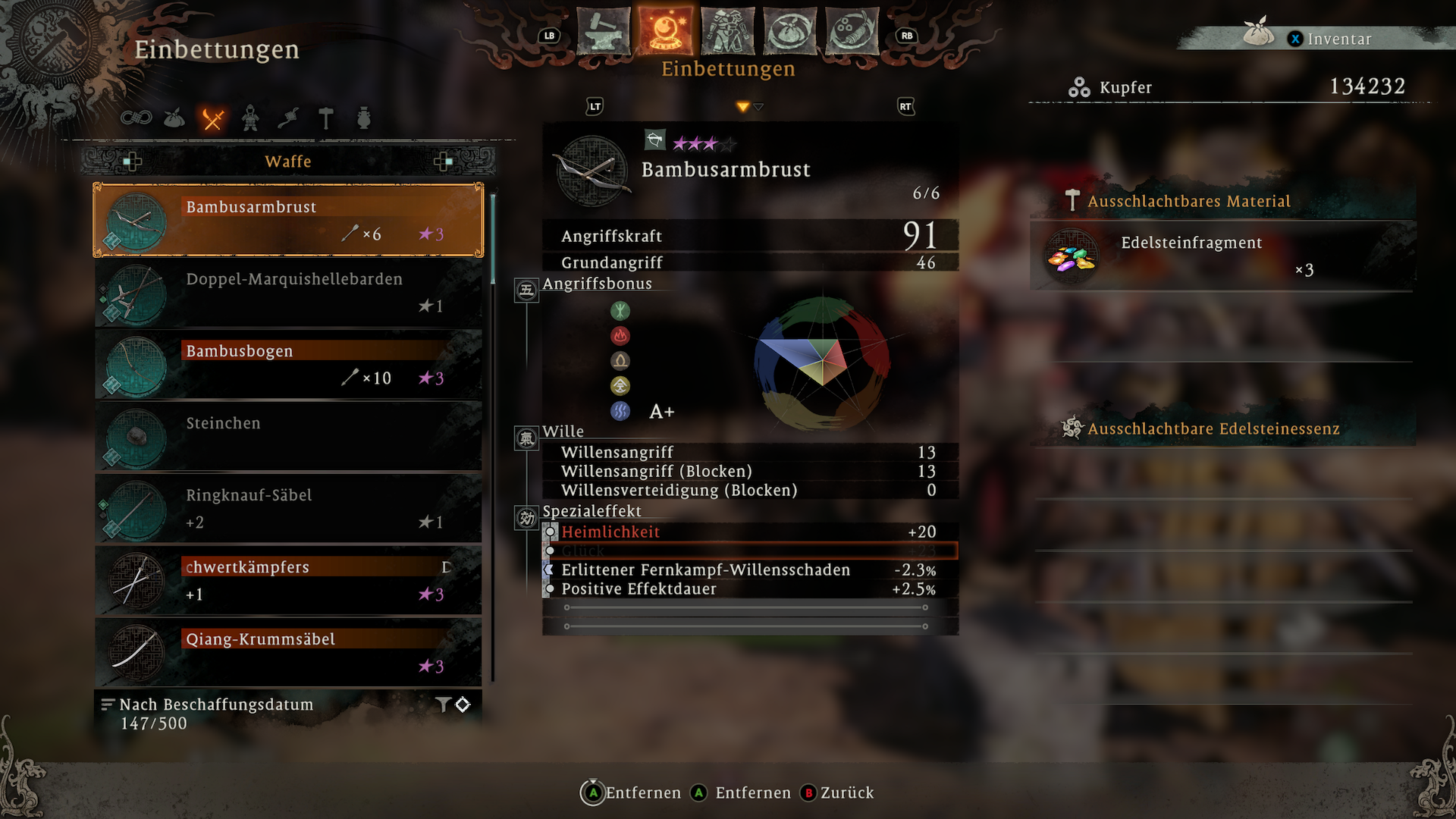Image resolution: width=1456 pixels, height=819 pixels.
Task: Select the Edelsteinfragment material
Action: coord(1222,256)
